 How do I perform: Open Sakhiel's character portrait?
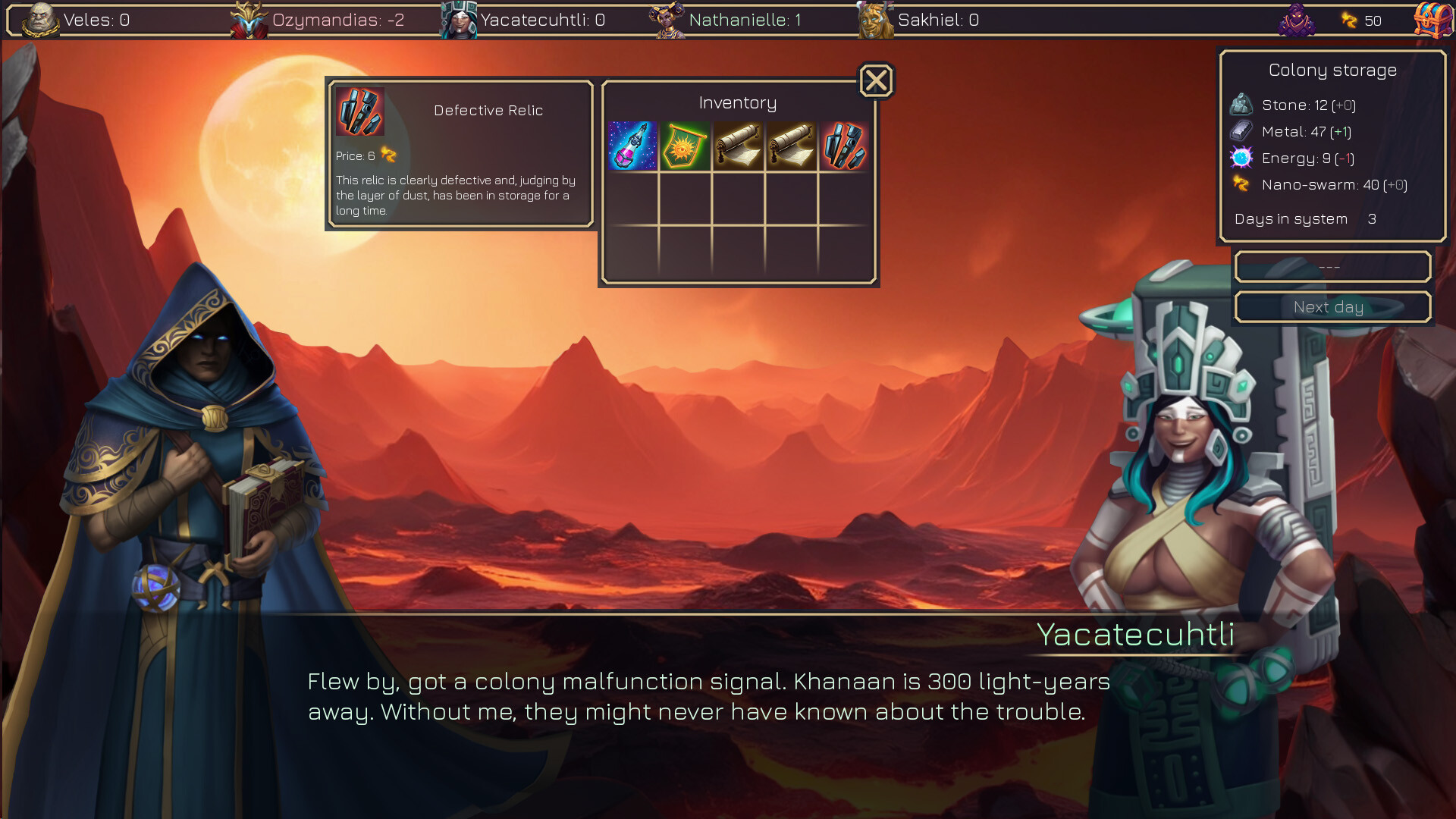click(x=876, y=19)
